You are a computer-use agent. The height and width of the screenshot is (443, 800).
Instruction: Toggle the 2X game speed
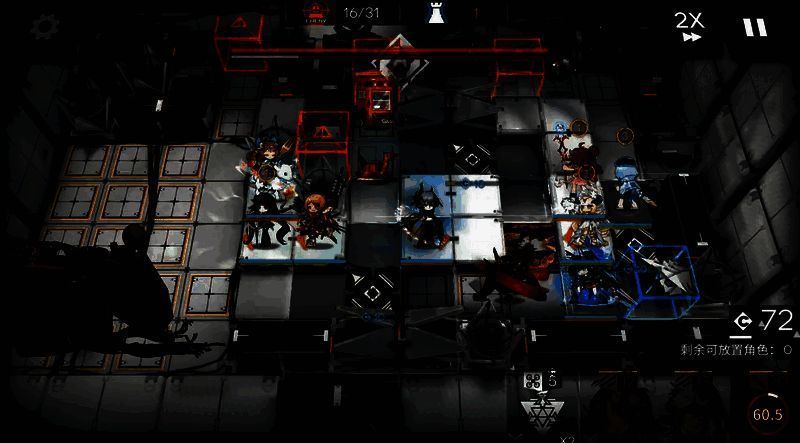[688, 26]
